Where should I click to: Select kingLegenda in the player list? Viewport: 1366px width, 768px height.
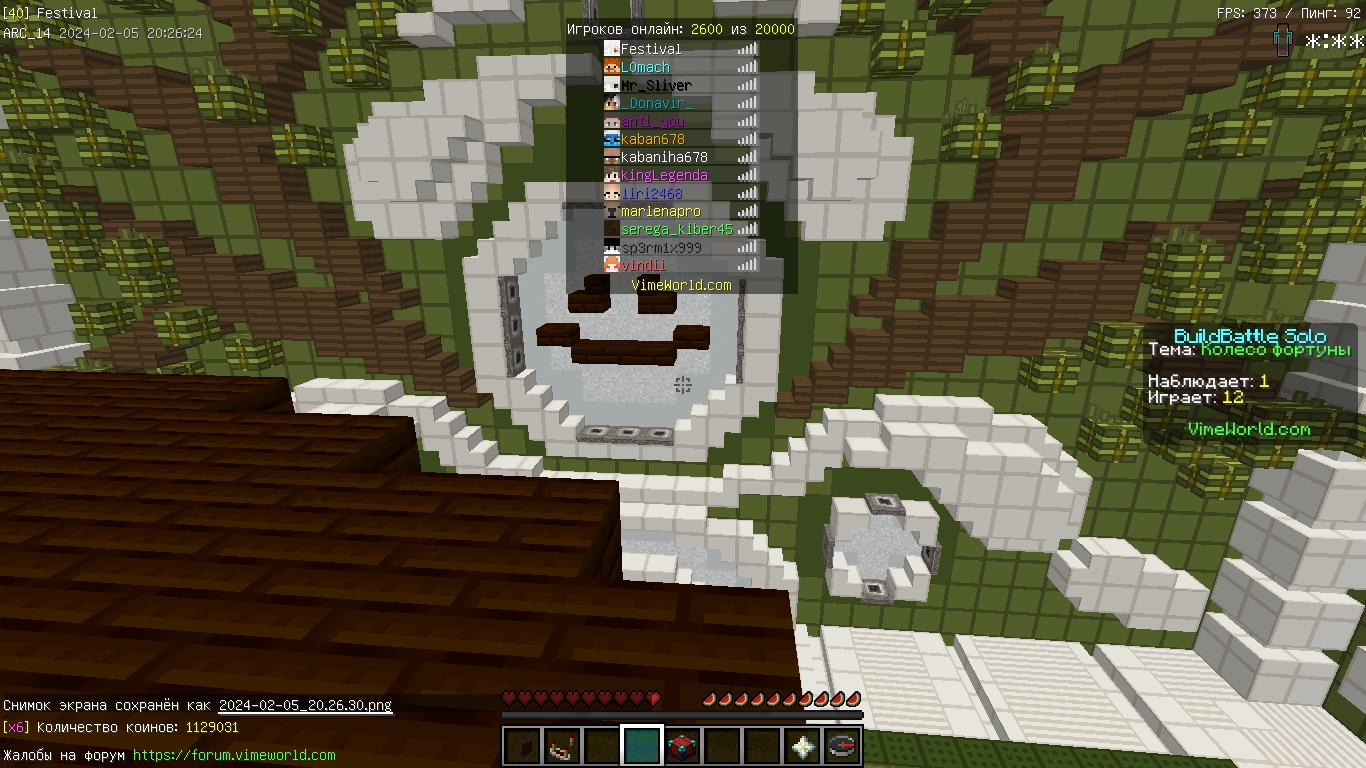point(664,175)
